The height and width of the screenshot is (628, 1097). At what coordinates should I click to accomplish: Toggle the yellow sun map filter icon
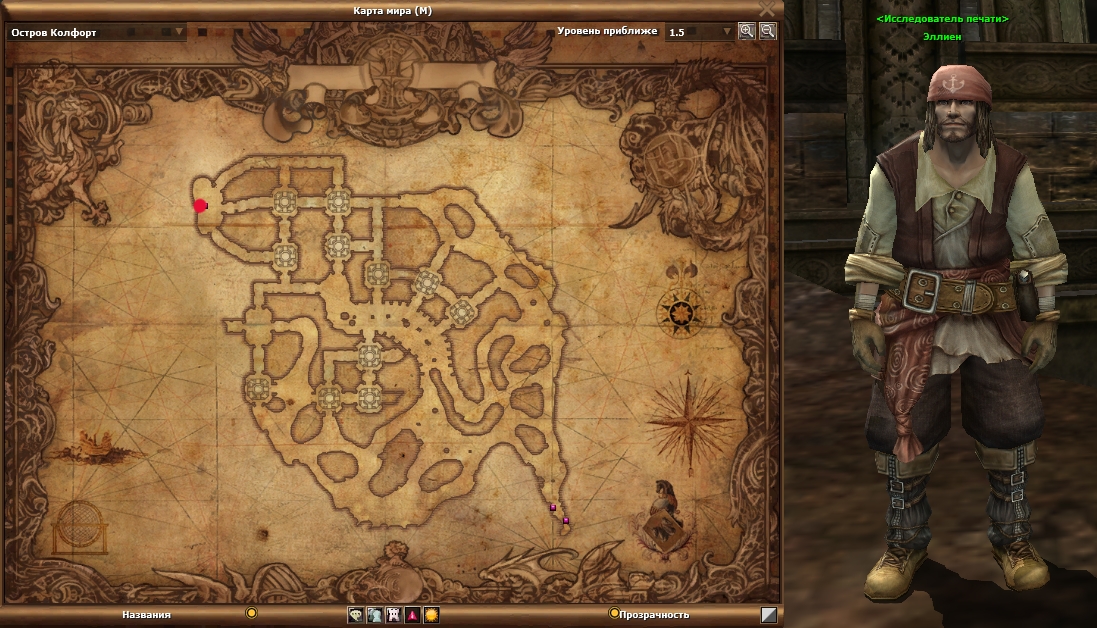pyautogui.click(x=431, y=615)
